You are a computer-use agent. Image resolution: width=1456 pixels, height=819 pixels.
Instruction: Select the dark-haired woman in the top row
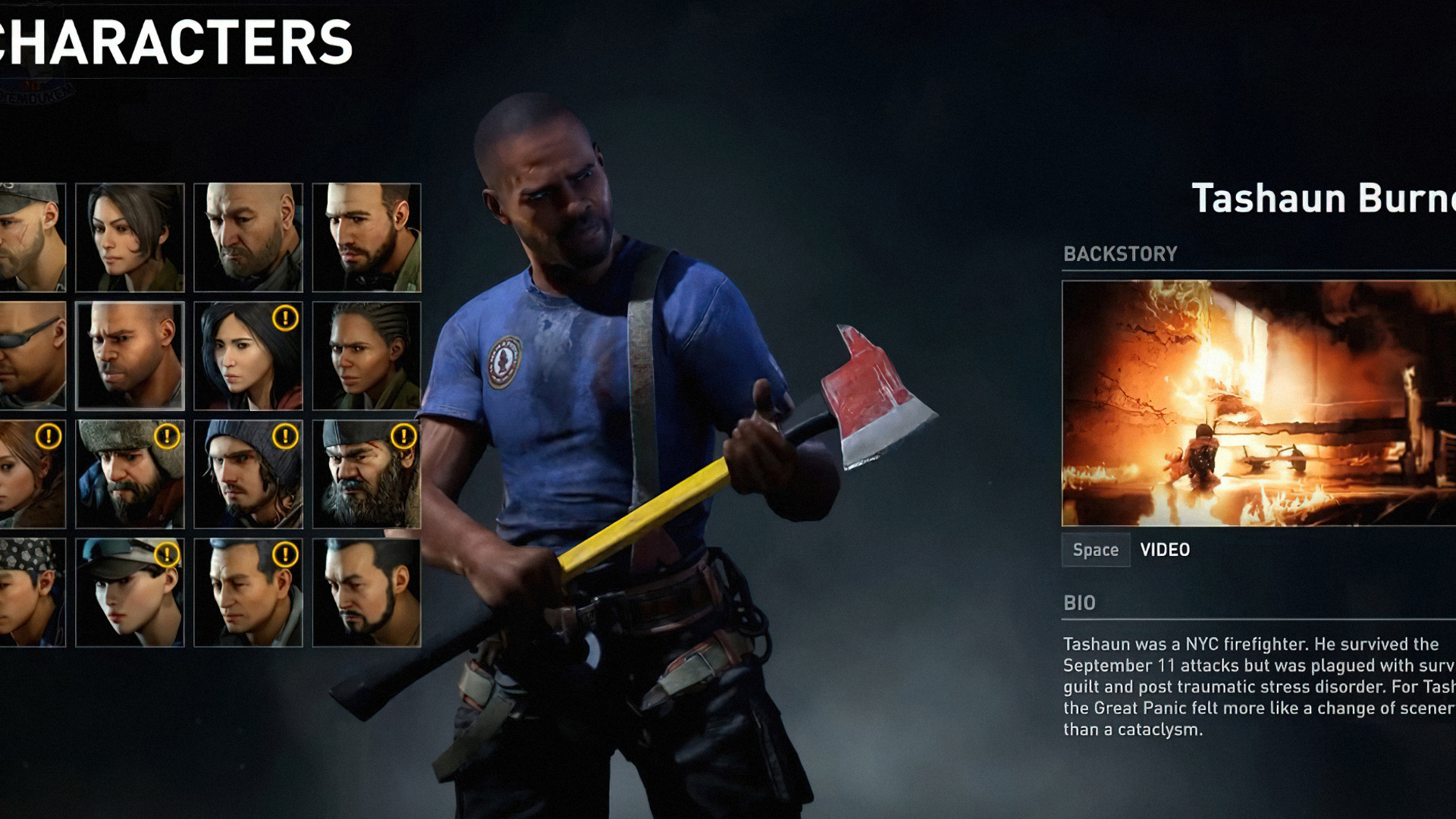[x=130, y=237]
